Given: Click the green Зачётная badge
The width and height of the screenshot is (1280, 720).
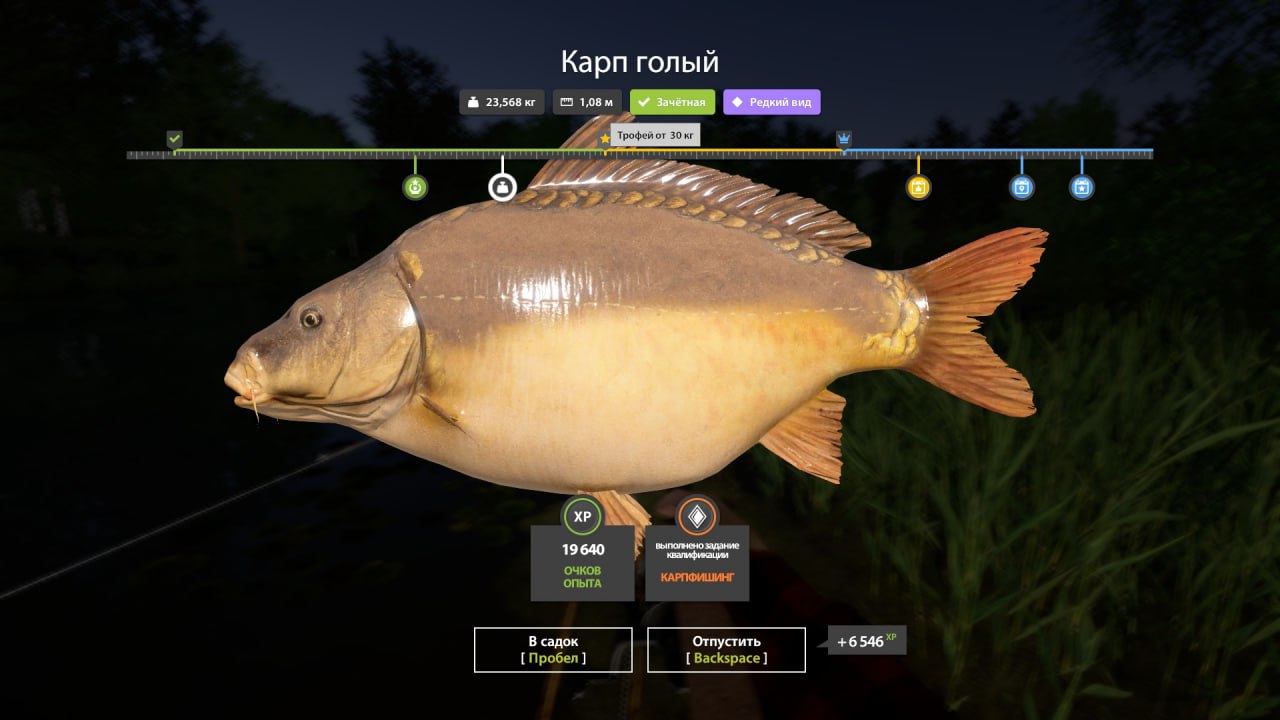Looking at the screenshot, I should (672, 102).
